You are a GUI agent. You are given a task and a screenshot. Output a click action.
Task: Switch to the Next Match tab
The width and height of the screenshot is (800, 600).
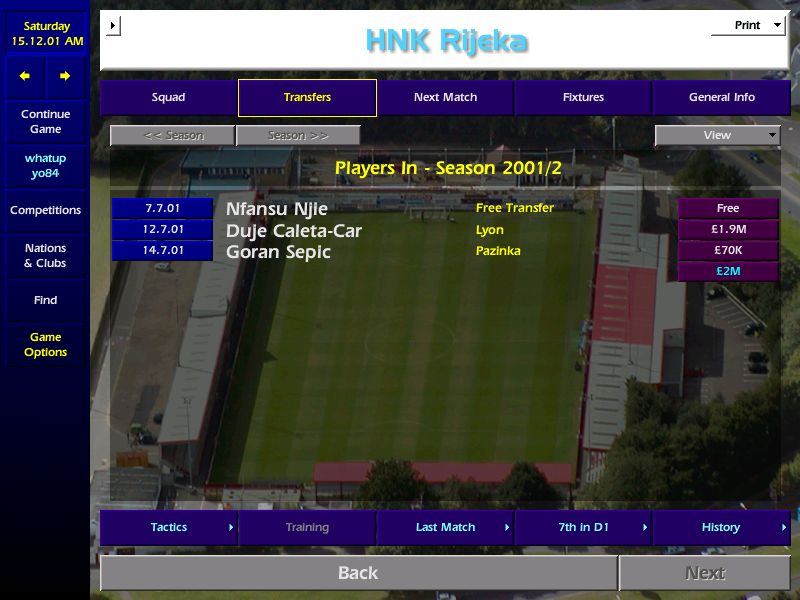point(445,98)
